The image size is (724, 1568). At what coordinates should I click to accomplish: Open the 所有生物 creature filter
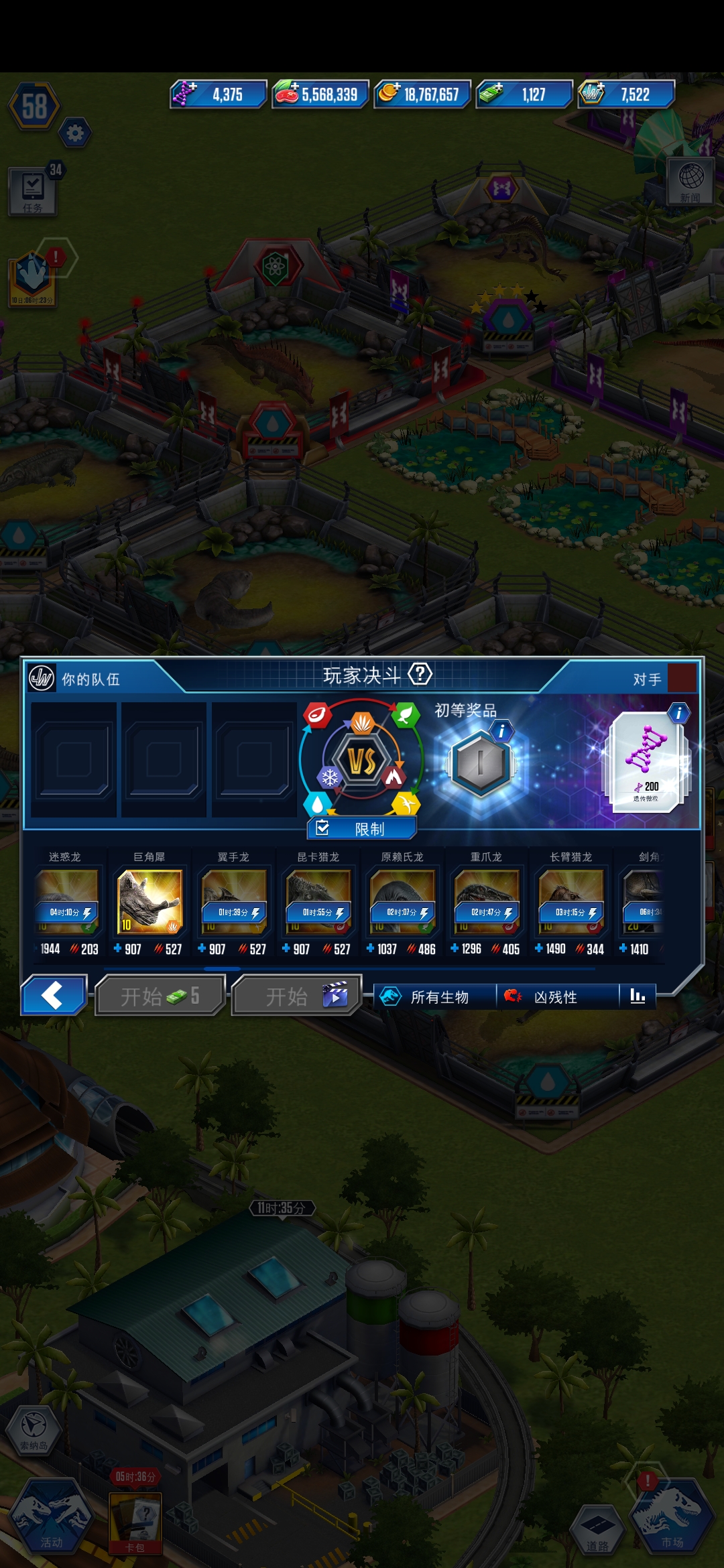[434, 997]
